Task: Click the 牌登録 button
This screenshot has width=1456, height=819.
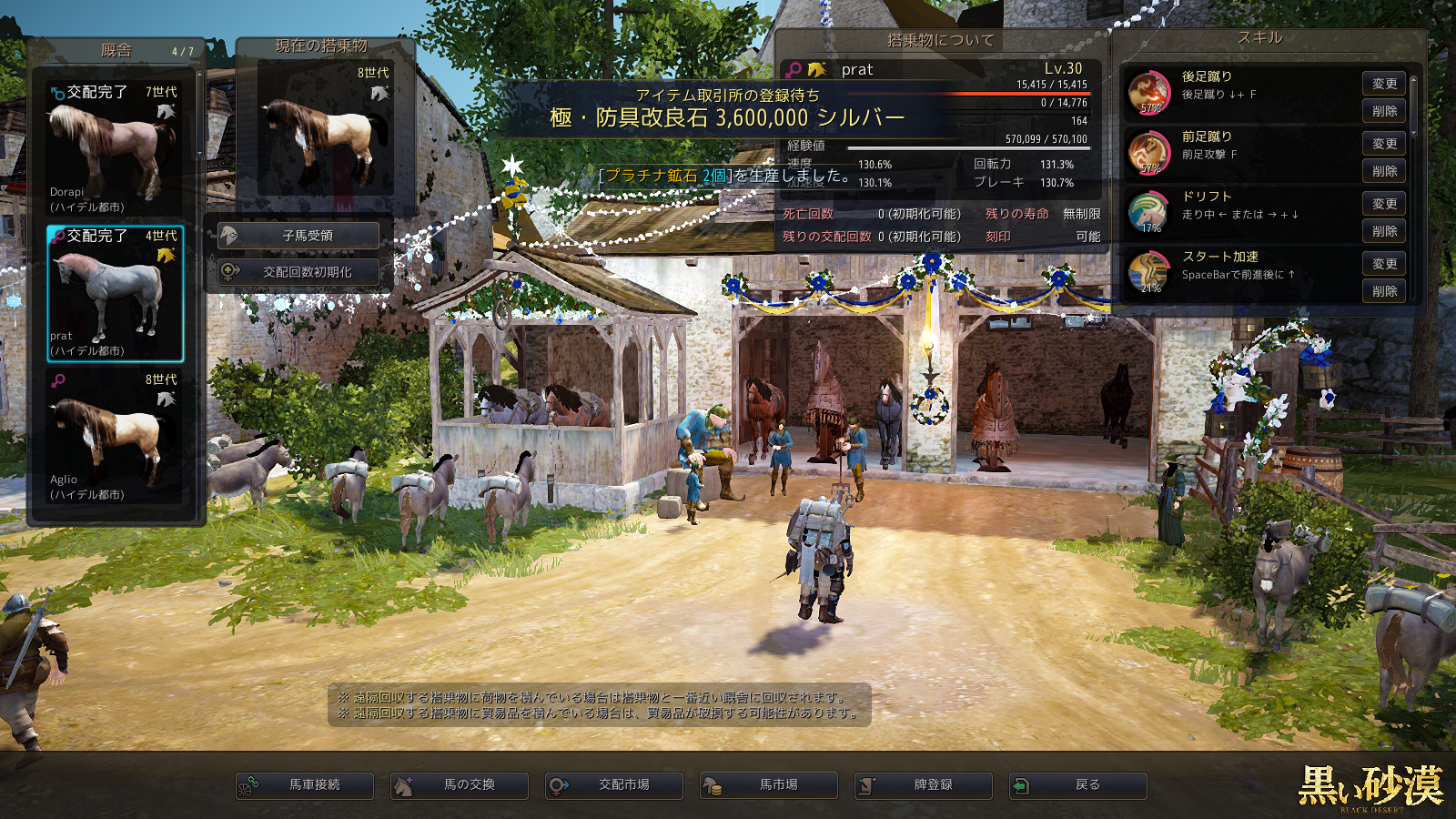Action: pos(924,785)
